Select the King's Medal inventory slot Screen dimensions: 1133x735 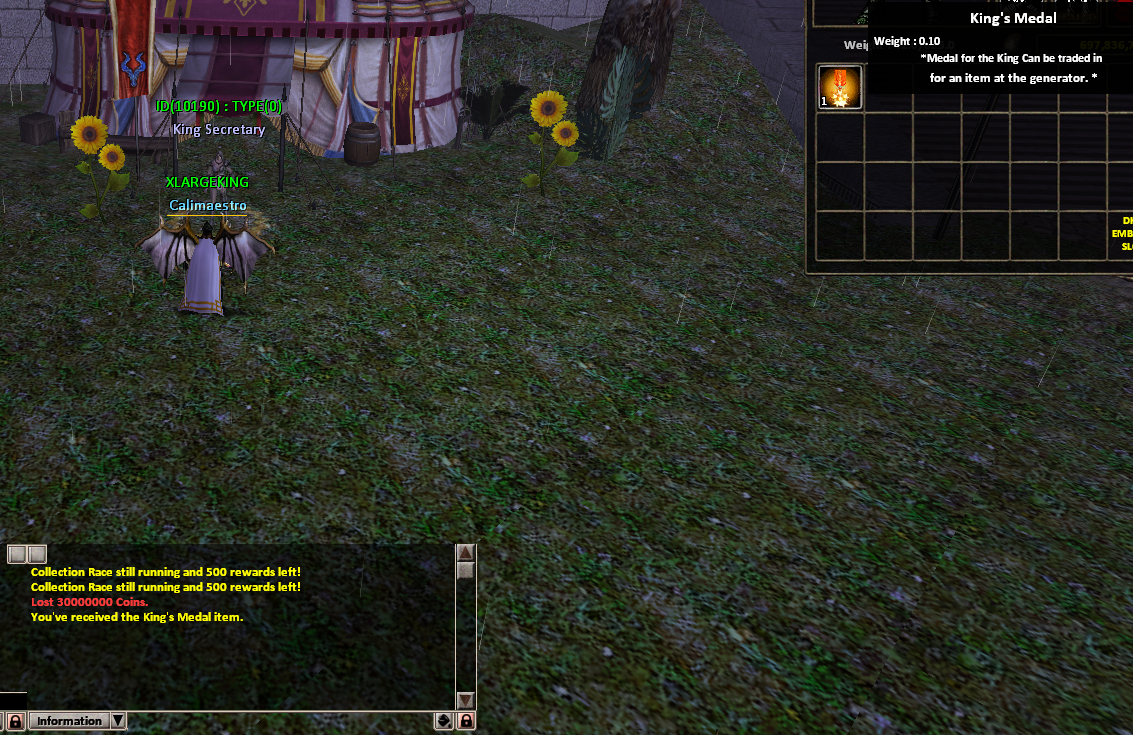point(840,87)
